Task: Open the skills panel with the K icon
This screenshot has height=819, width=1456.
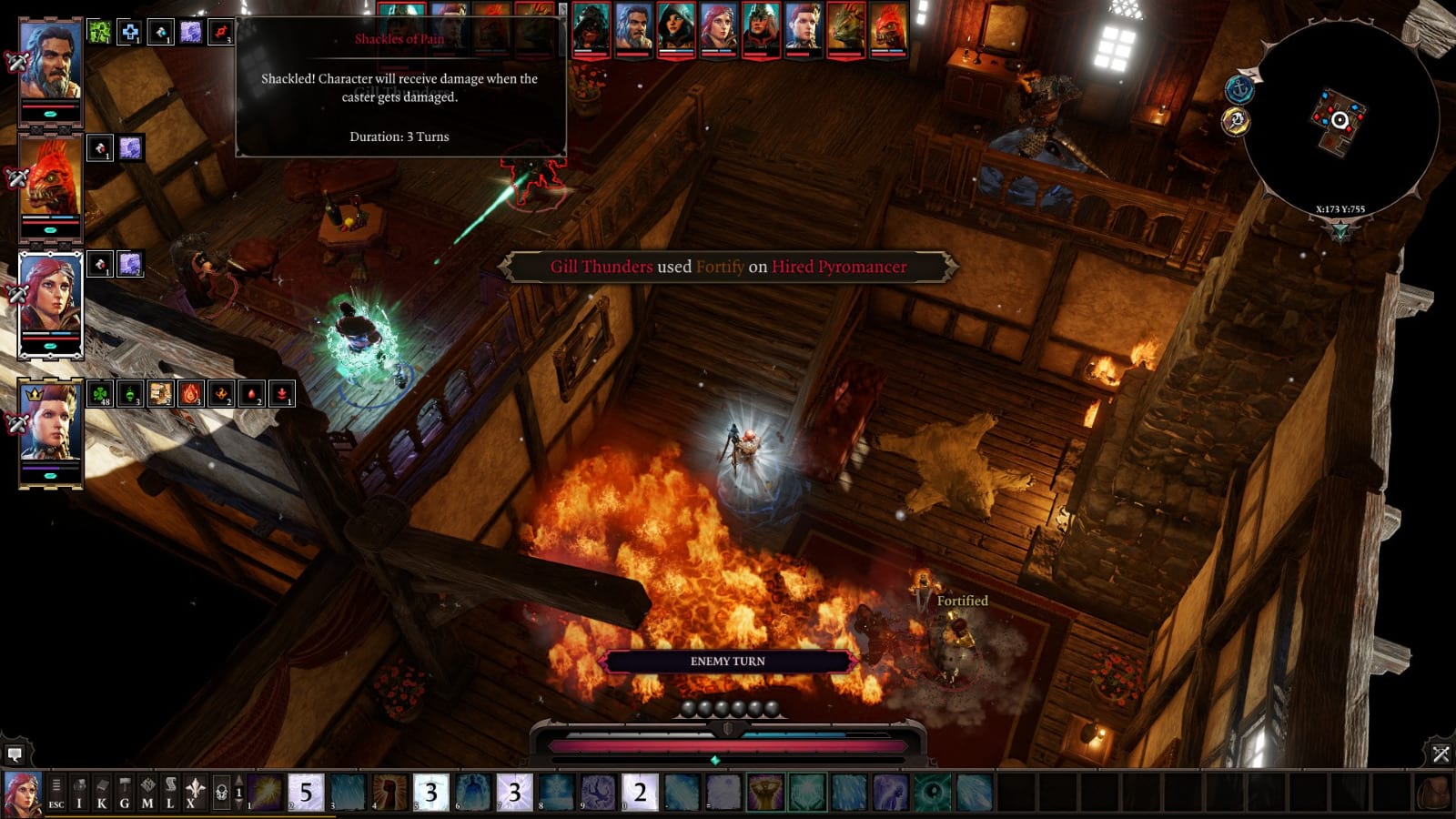Action: (101, 790)
